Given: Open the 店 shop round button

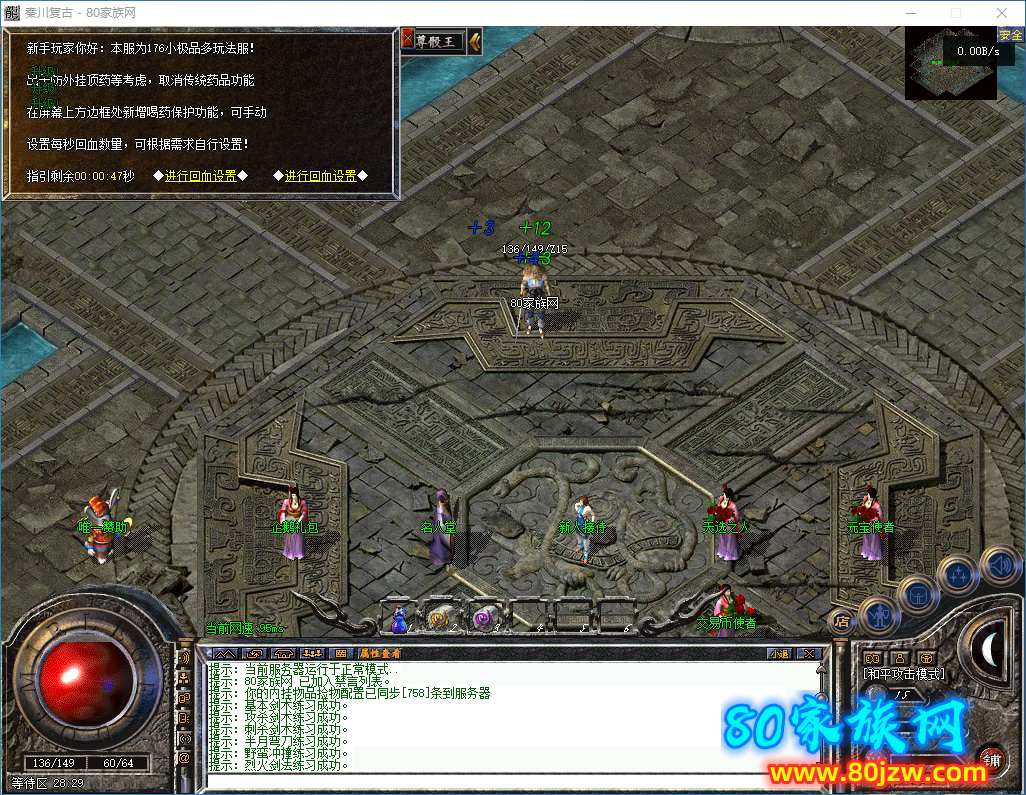Looking at the screenshot, I should point(842,621).
